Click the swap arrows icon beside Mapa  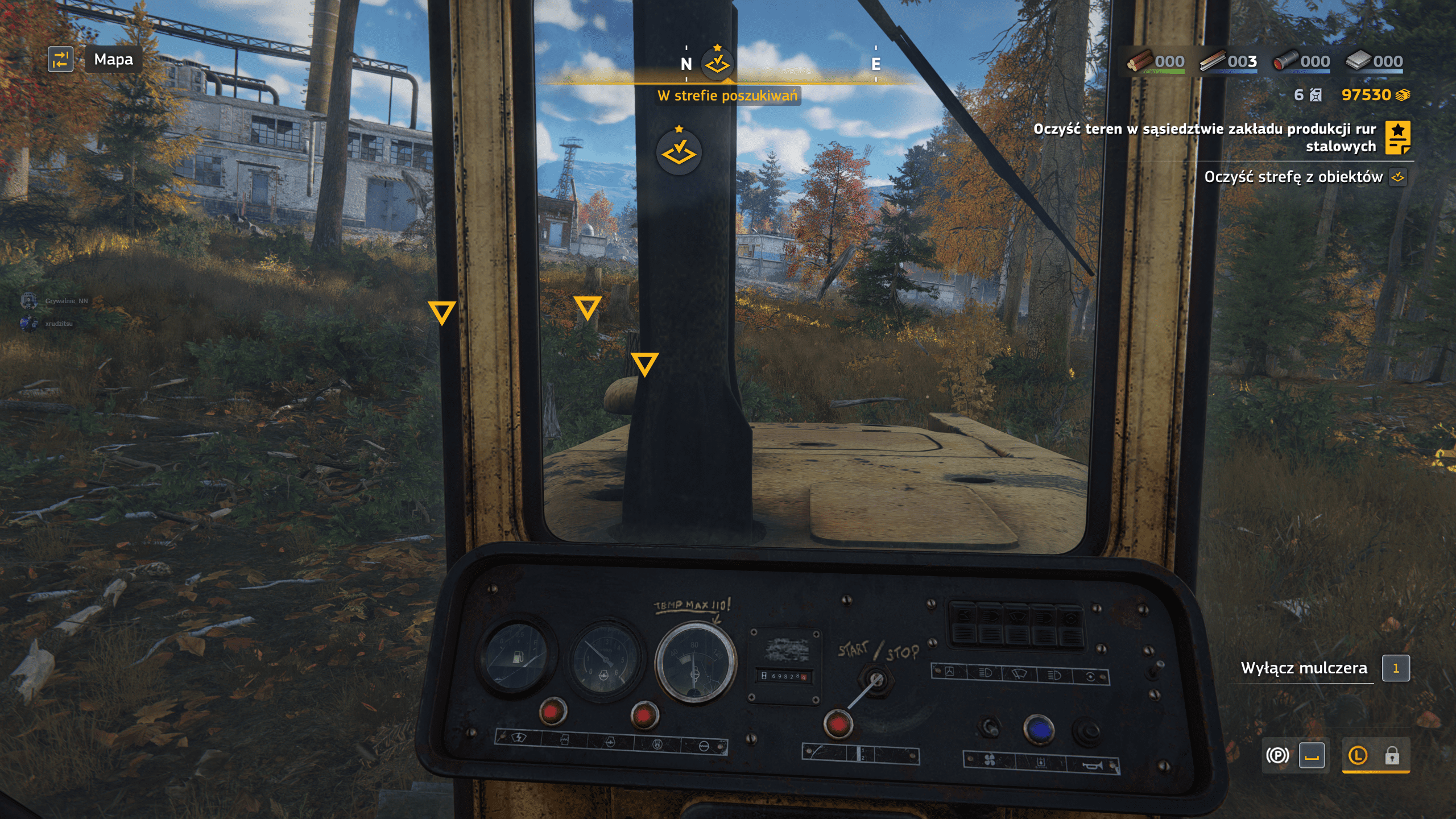[x=60, y=60]
